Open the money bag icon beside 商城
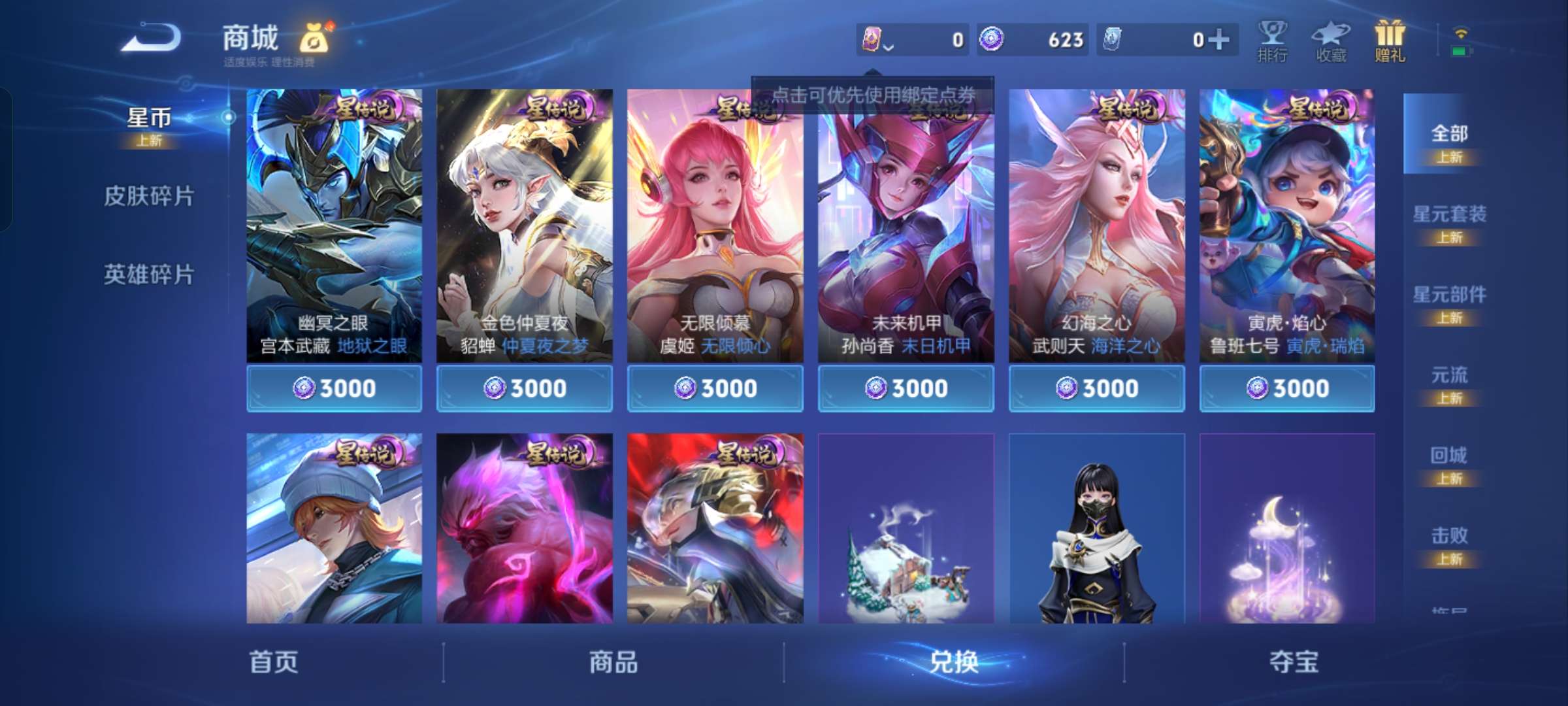Image resolution: width=1568 pixels, height=706 pixels. [x=314, y=38]
